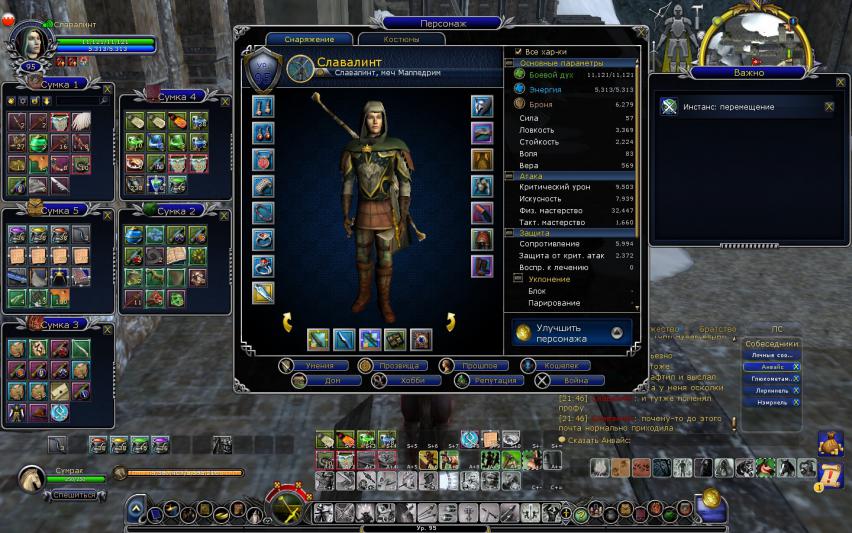Dismiss the Инстанс: перемещение notification
Image resolution: width=852 pixels, height=533 pixels.
pyautogui.click(x=828, y=106)
